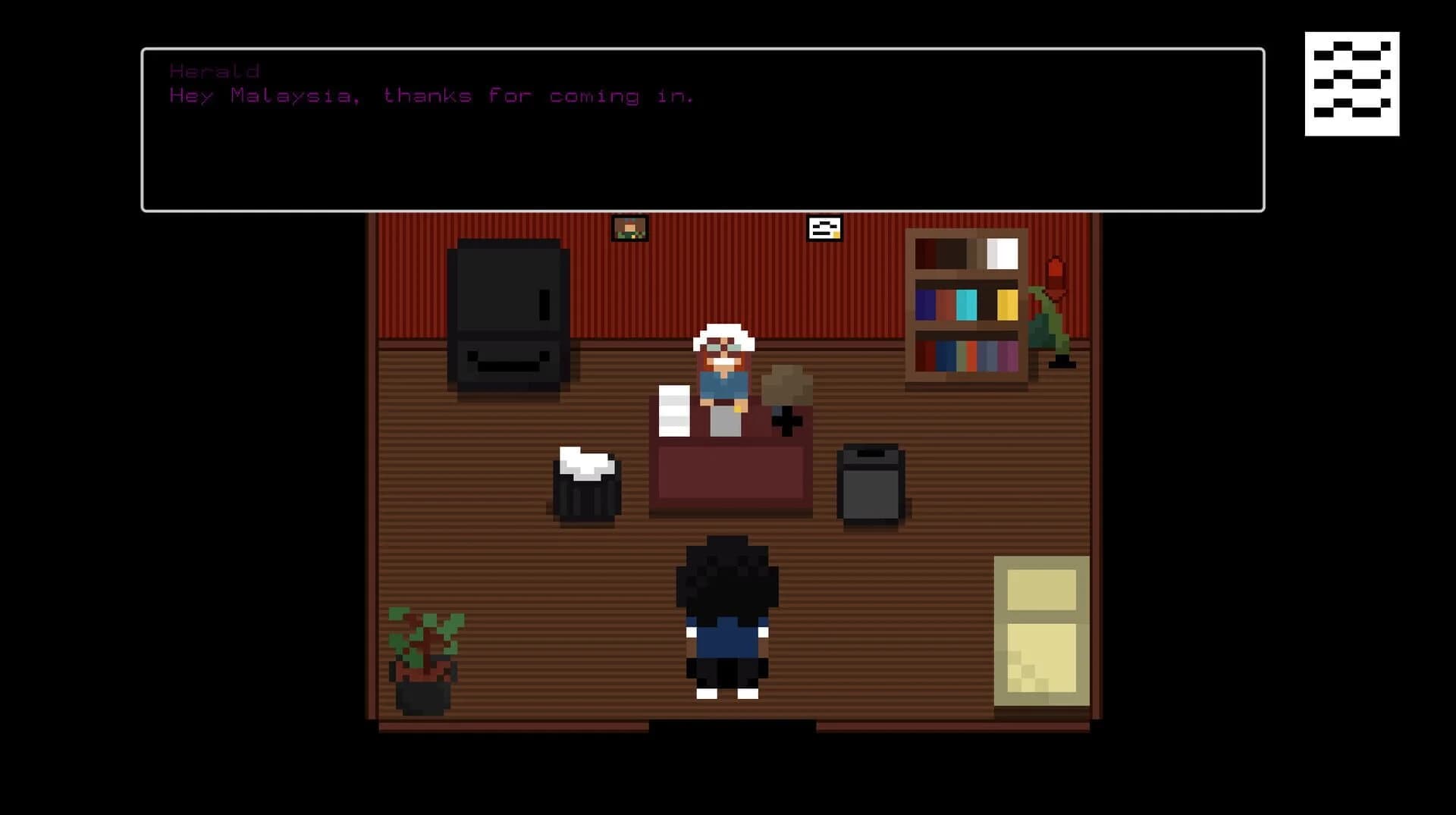Click the white book on the bookshelf's top row
This screenshot has width=1456, height=815.
tap(1001, 254)
